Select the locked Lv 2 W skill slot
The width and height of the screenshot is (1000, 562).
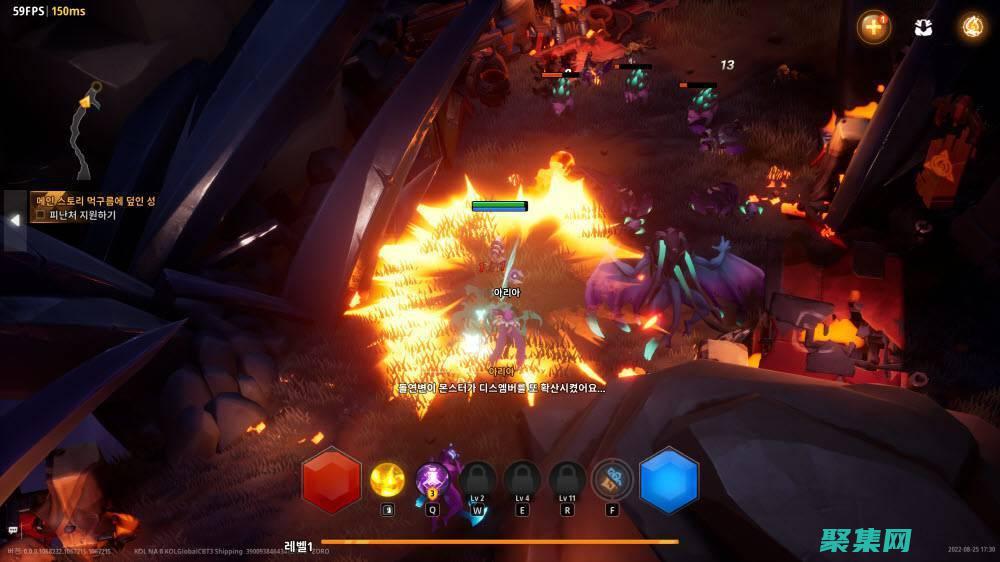click(x=477, y=480)
